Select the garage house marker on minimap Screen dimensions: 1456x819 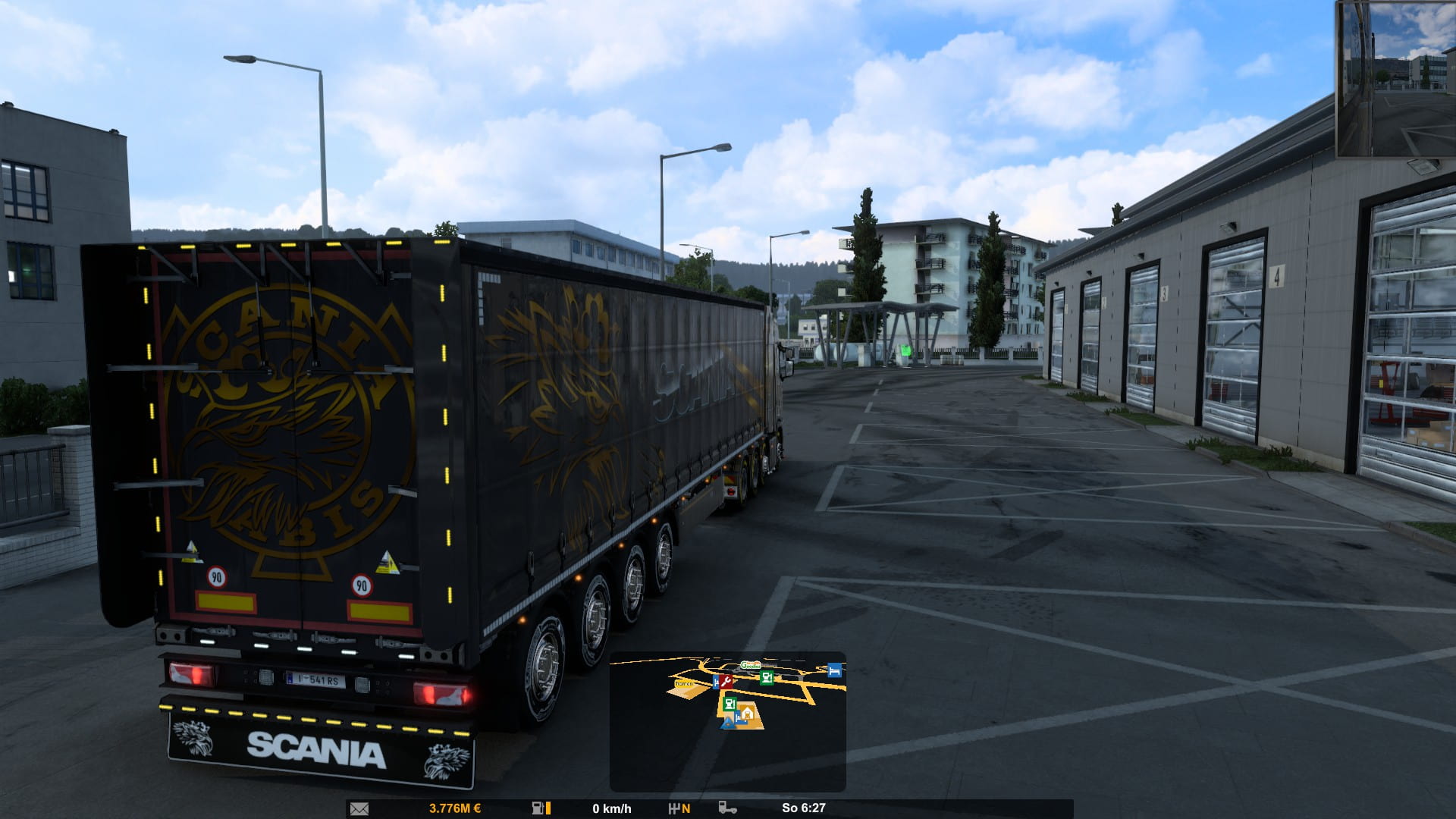tap(747, 712)
